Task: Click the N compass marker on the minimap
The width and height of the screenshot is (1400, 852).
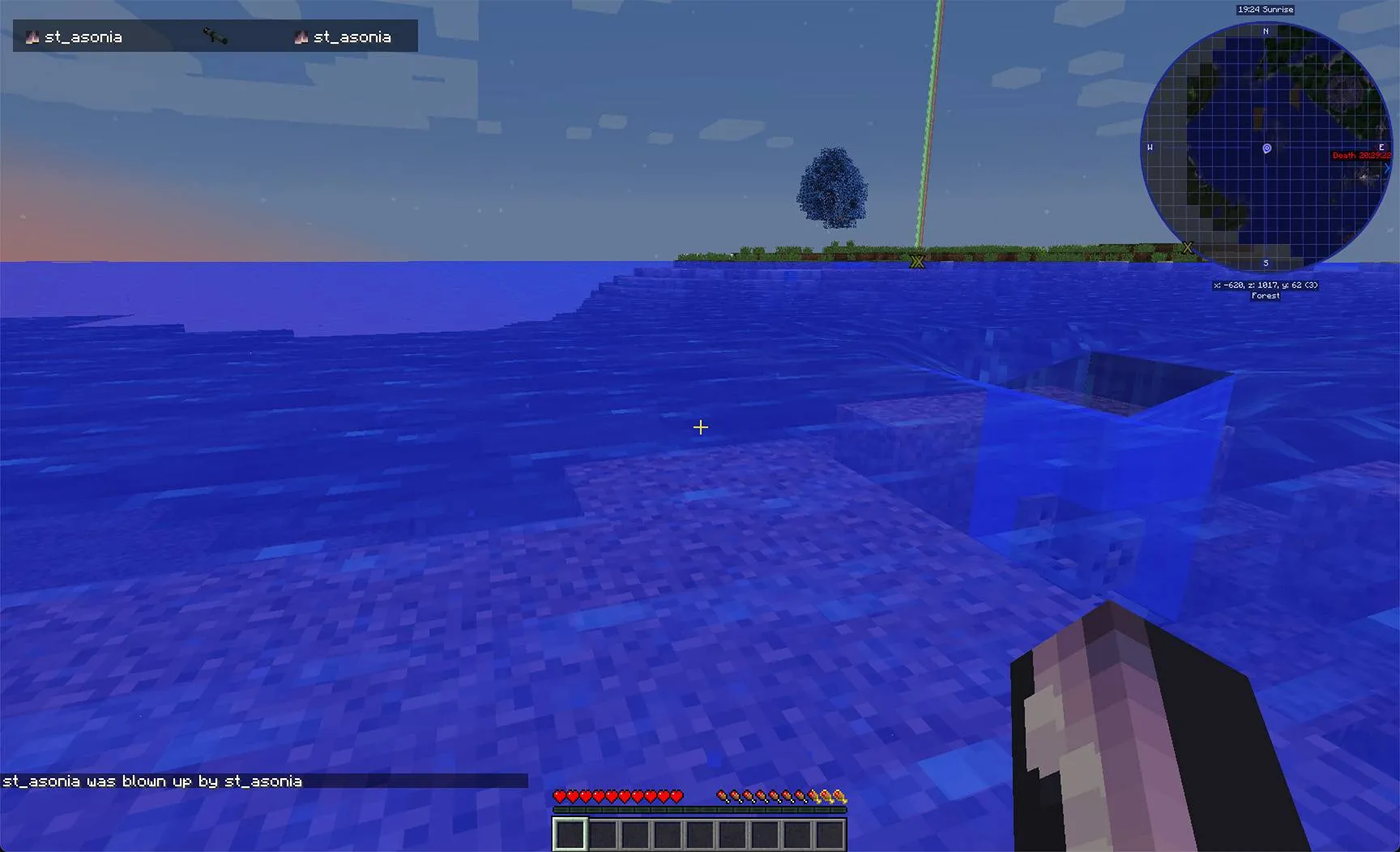Action: [x=1266, y=30]
